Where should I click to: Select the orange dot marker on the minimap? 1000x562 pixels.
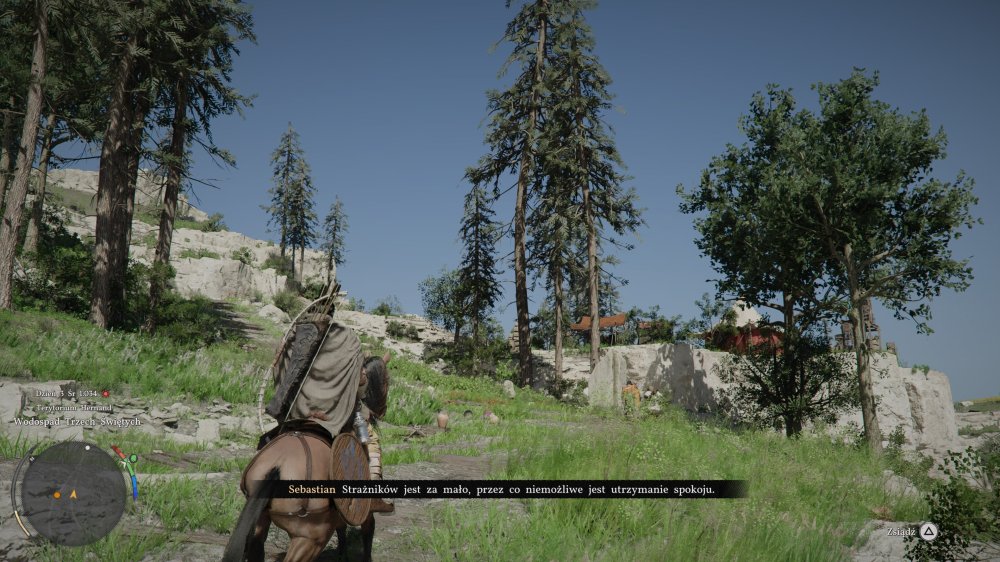[58, 494]
